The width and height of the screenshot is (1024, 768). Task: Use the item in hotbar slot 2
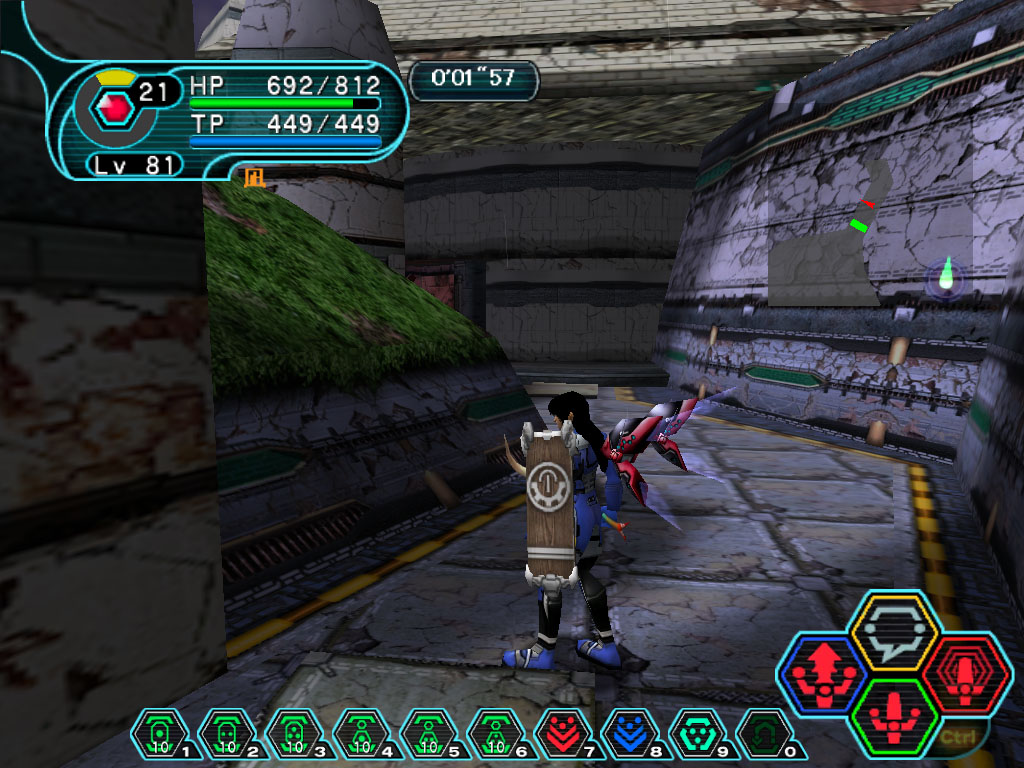(x=225, y=734)
